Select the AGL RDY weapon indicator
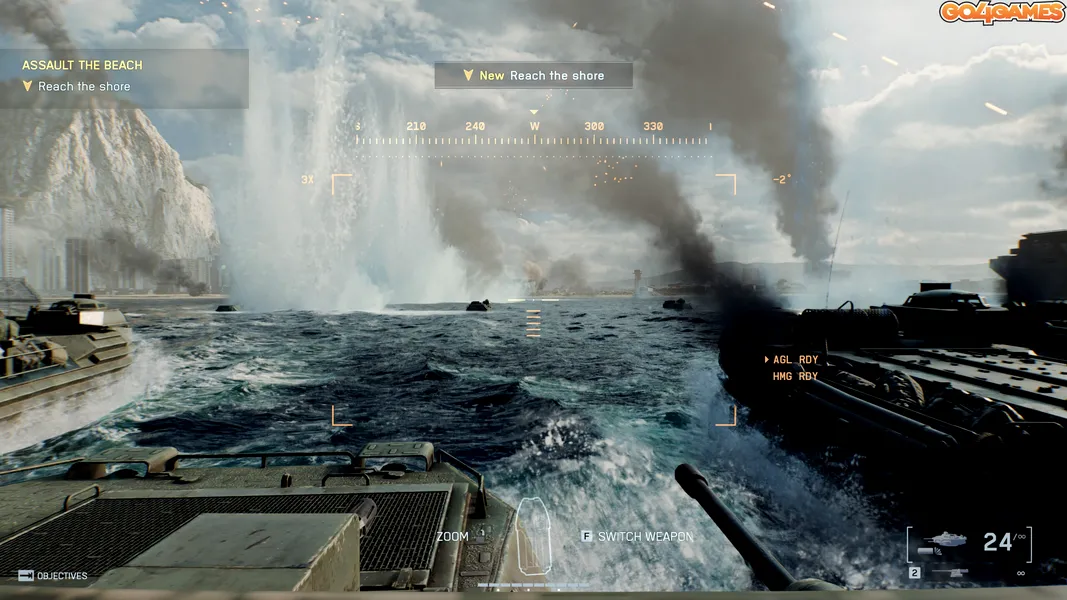The height and width of the screenshot is (600, 1067). point(795,360)
